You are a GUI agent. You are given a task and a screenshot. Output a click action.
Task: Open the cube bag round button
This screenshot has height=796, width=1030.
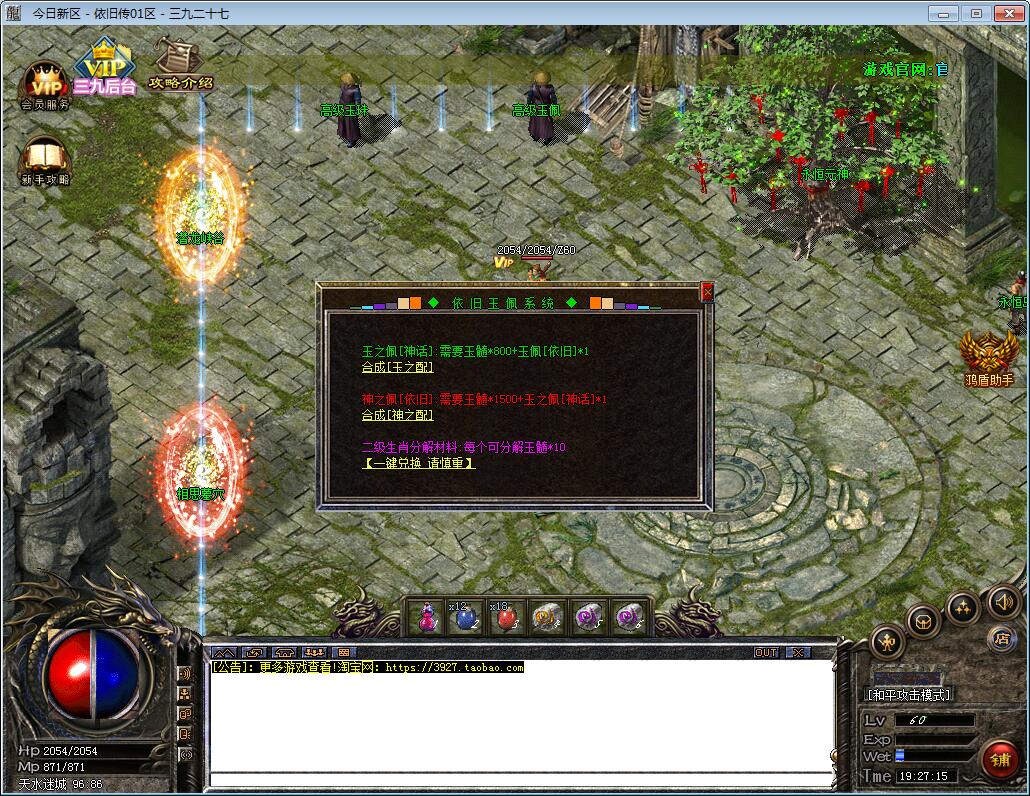pos(923,620)
